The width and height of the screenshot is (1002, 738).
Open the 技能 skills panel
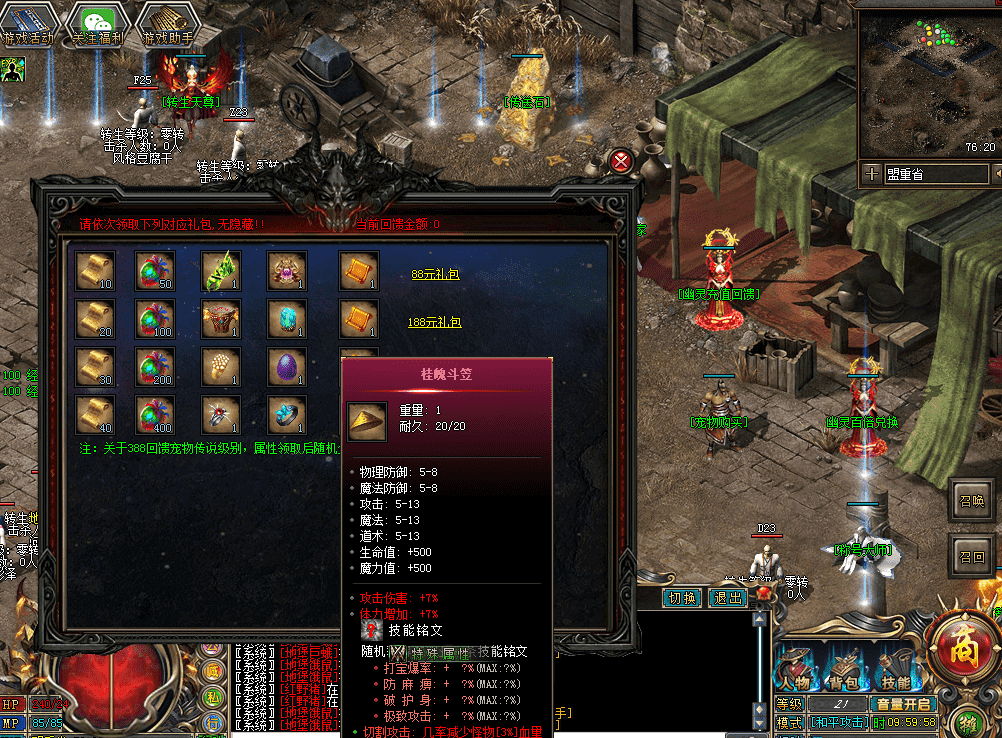[895, 672]
